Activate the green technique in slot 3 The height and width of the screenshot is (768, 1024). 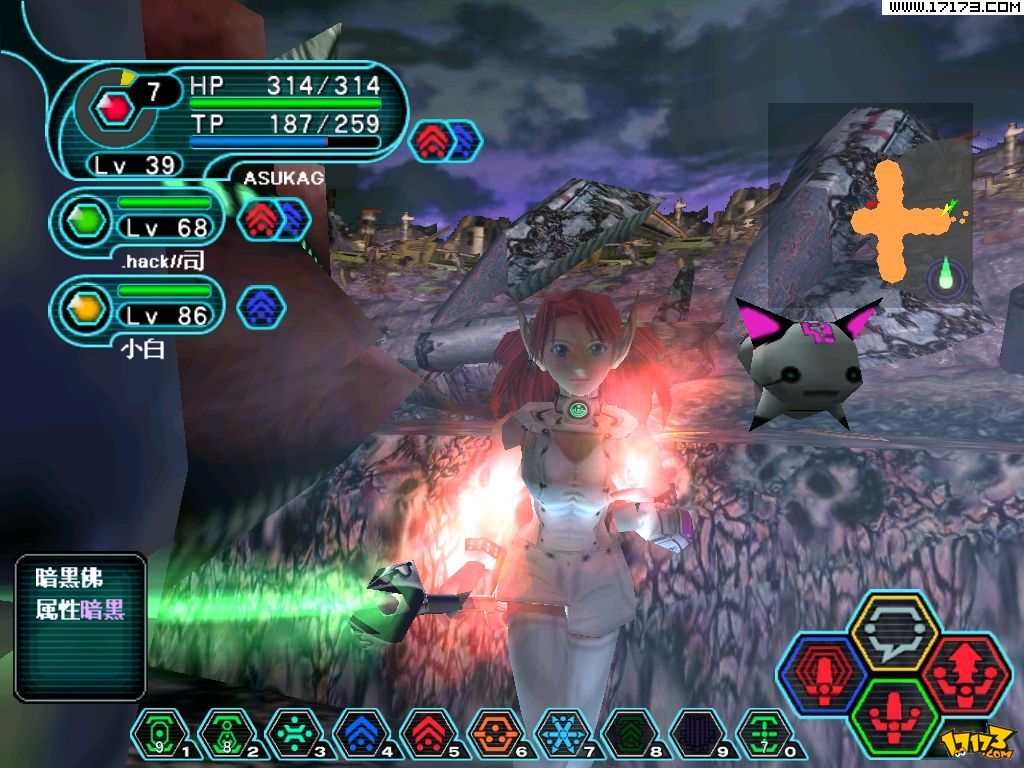[x=294, y=735]
